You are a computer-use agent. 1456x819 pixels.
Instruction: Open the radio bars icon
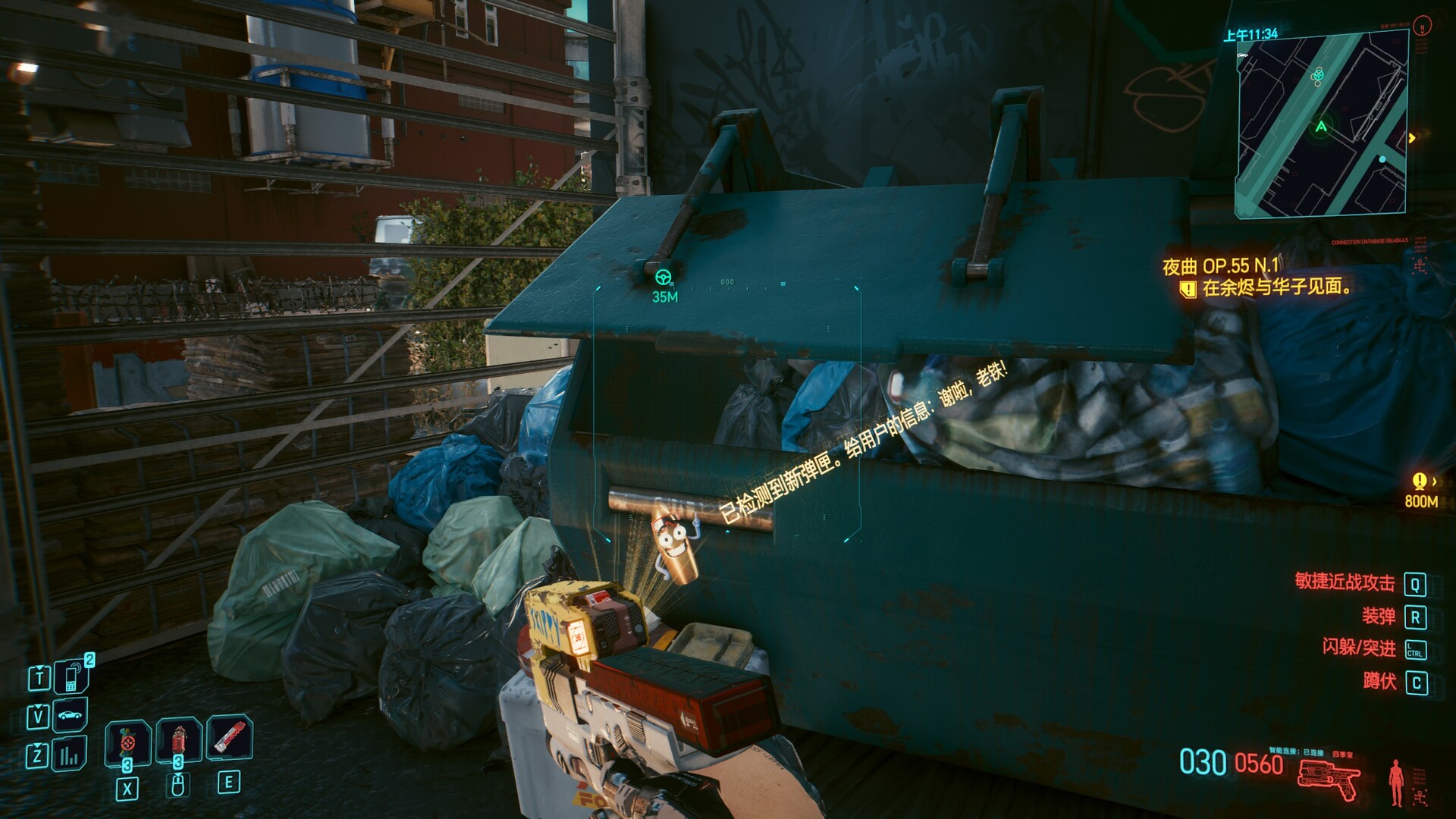[x=70, y=754]
